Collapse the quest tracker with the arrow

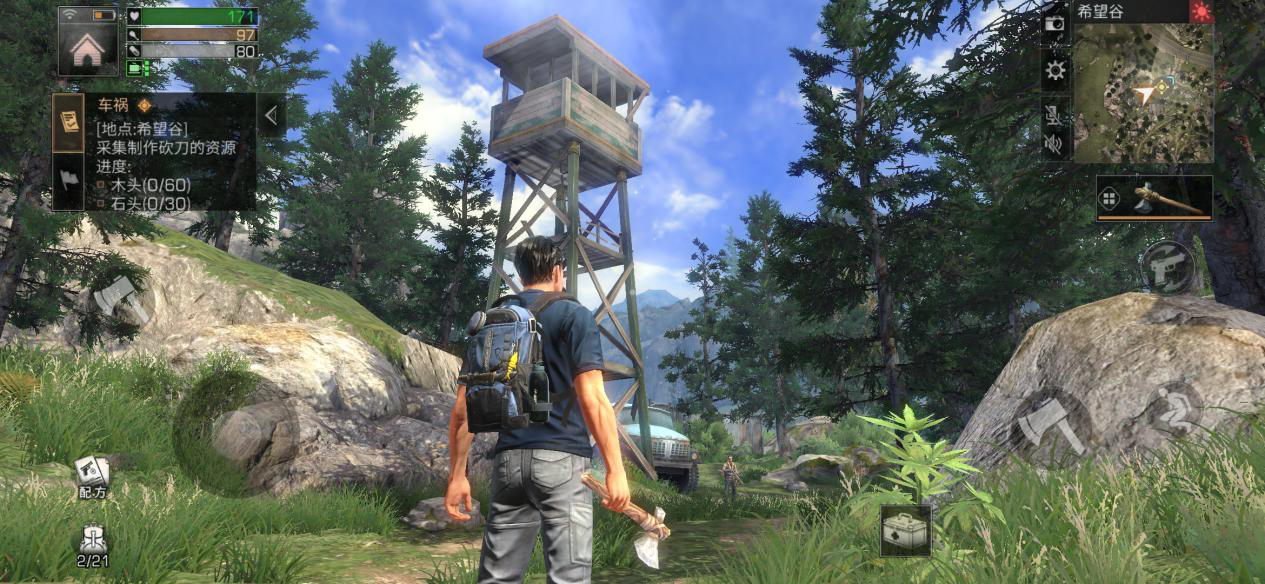[271, 115]
